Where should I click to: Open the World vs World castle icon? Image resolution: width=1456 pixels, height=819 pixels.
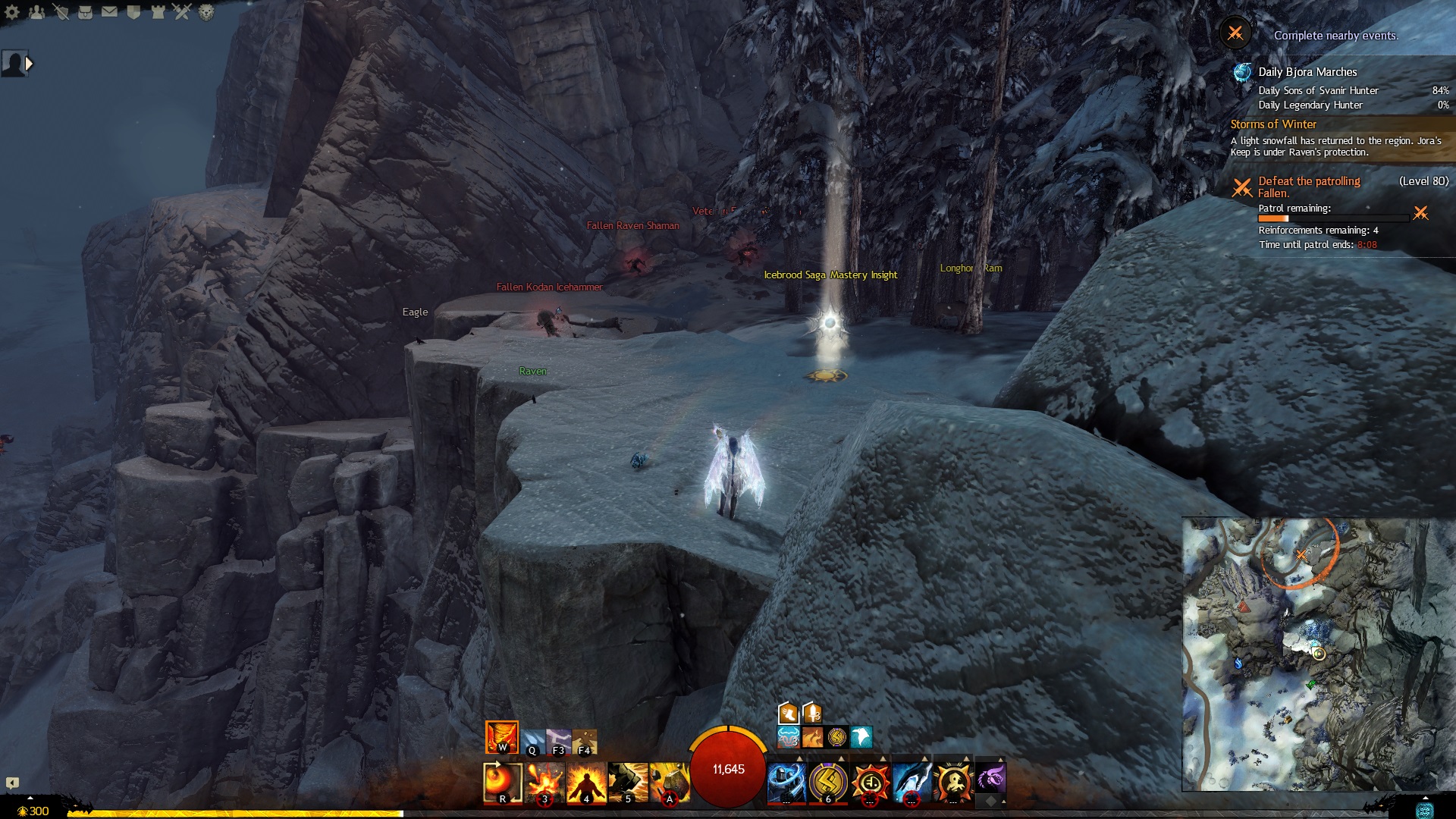pos(158,12)
